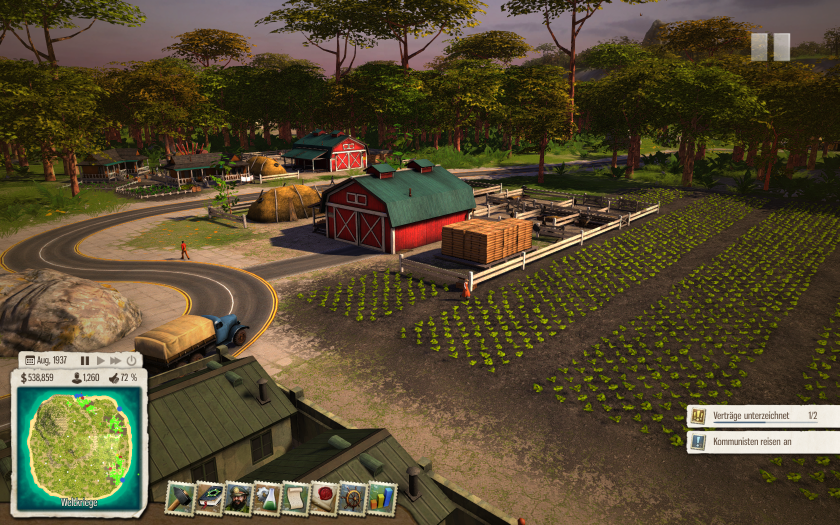Switch to fast-forward game speed
Image resolution: width=840 pixels, height=525 pixels.
click(x=116, y=360)
